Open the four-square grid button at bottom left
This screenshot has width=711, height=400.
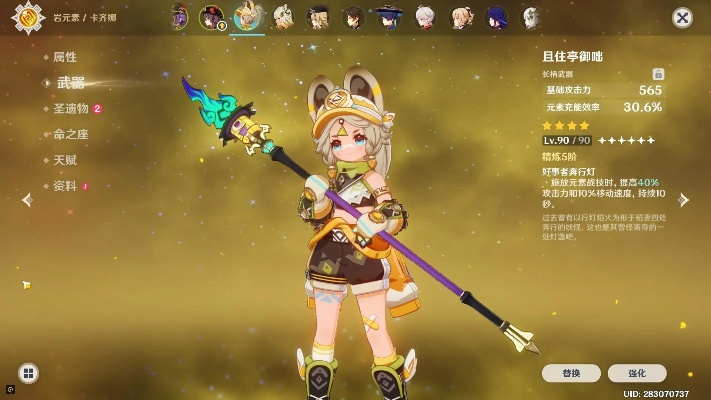[29, 373]
